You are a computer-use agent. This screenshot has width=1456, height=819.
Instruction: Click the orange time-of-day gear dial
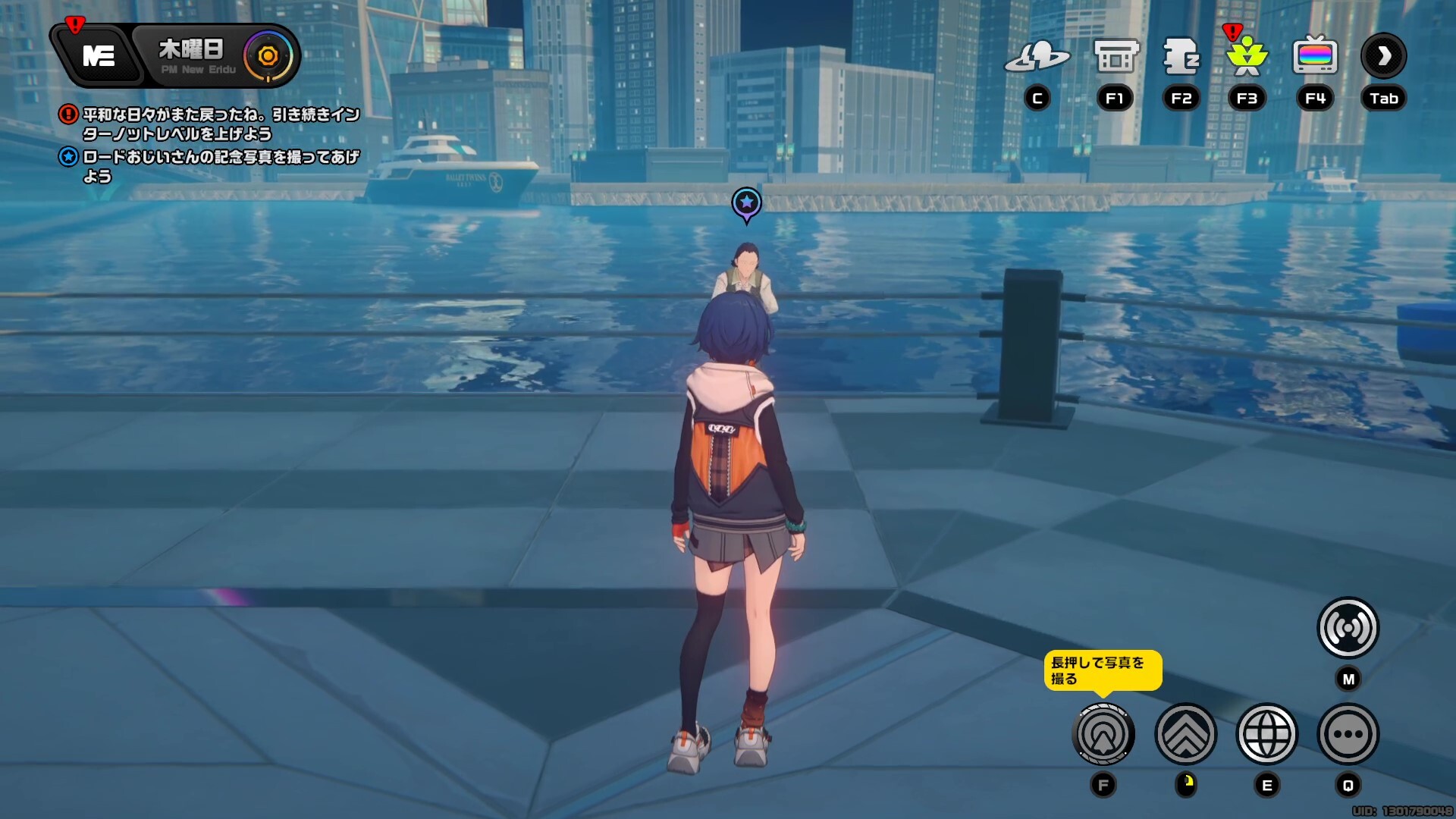(x=268, y=55)
